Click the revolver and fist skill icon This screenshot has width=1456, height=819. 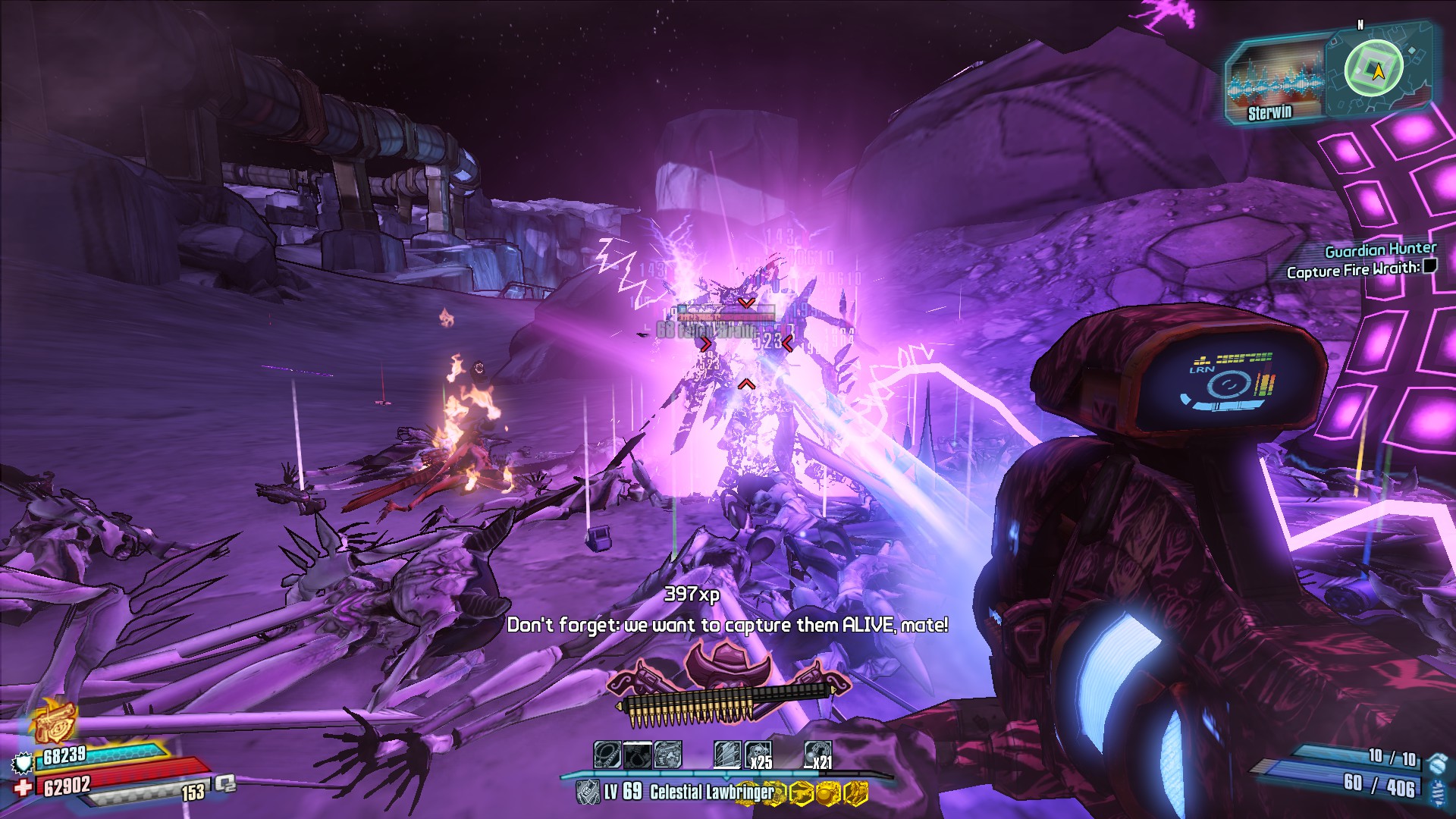coord(667,755)
